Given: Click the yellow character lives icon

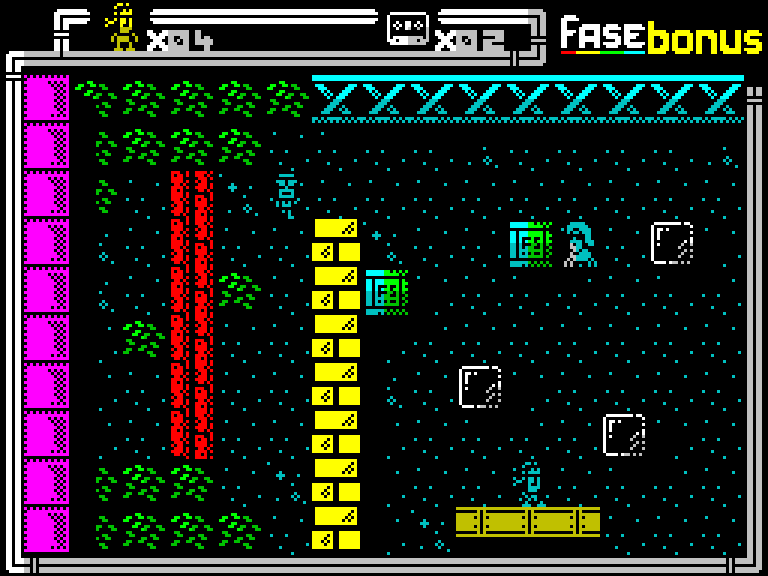Looking at the screenshot, I should click(x=123, y=27).
